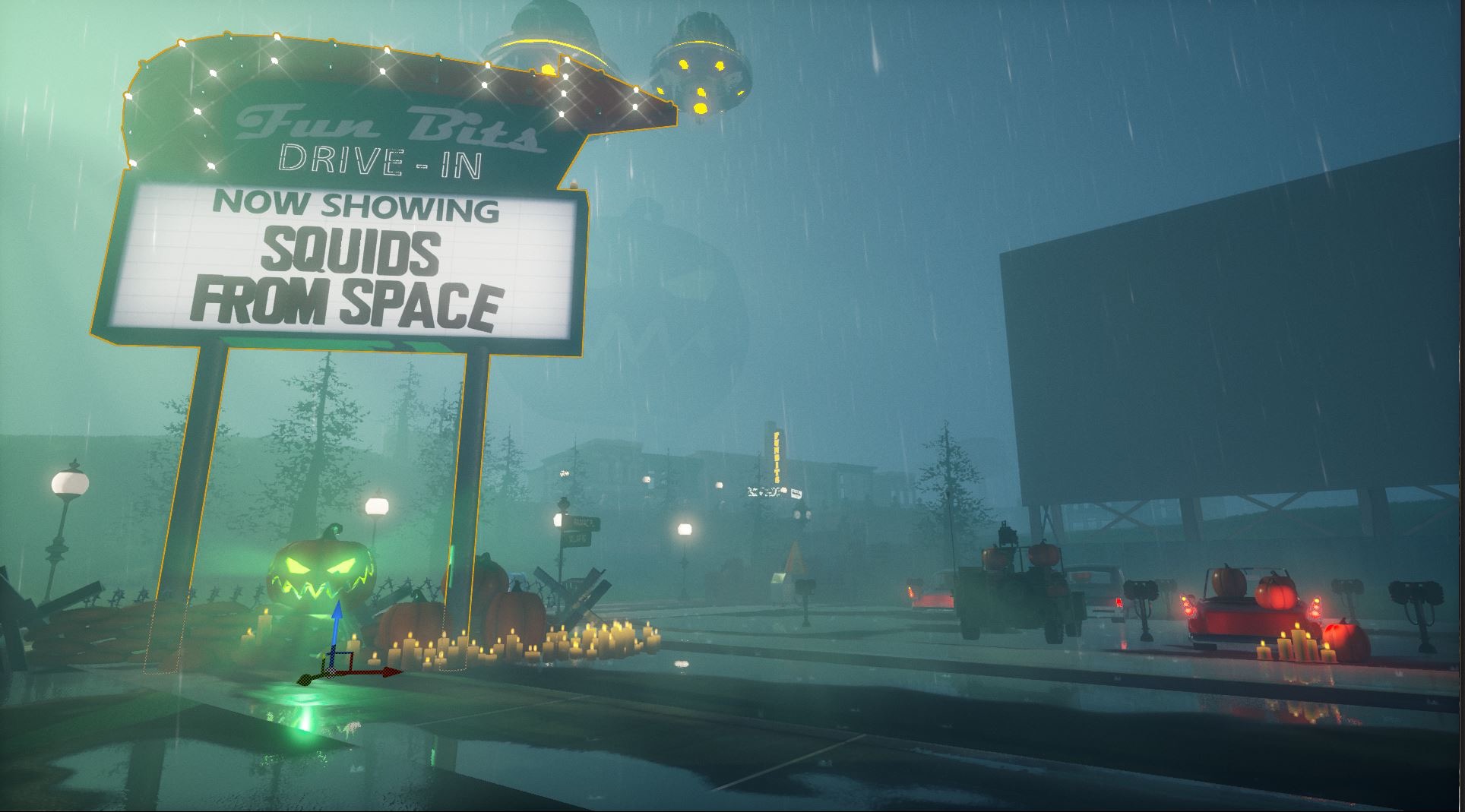
Task: Click the white gizmo origin point
Action: pos(332,672)
